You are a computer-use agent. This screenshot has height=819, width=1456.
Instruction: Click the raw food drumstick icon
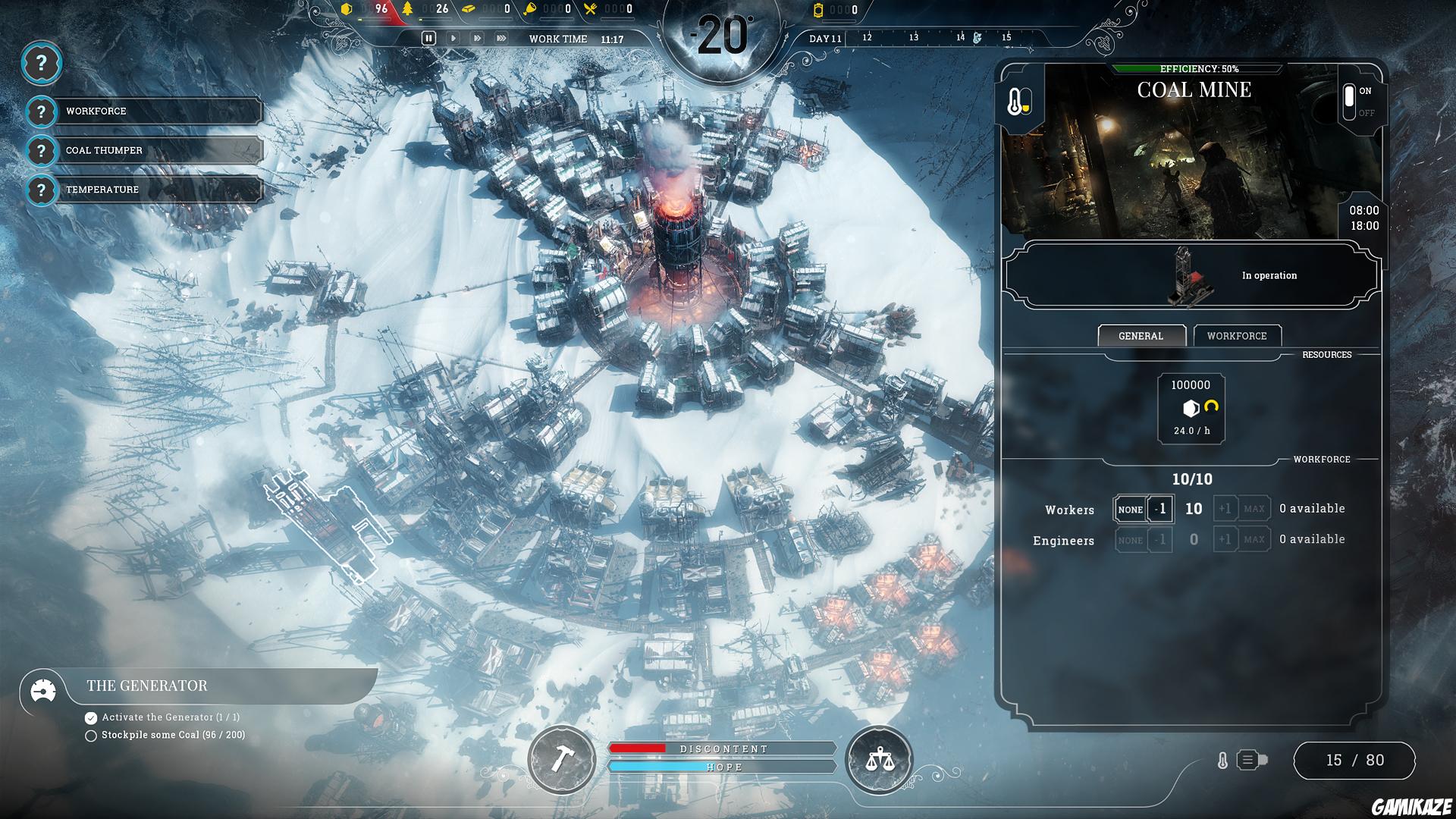coord(531,11)
